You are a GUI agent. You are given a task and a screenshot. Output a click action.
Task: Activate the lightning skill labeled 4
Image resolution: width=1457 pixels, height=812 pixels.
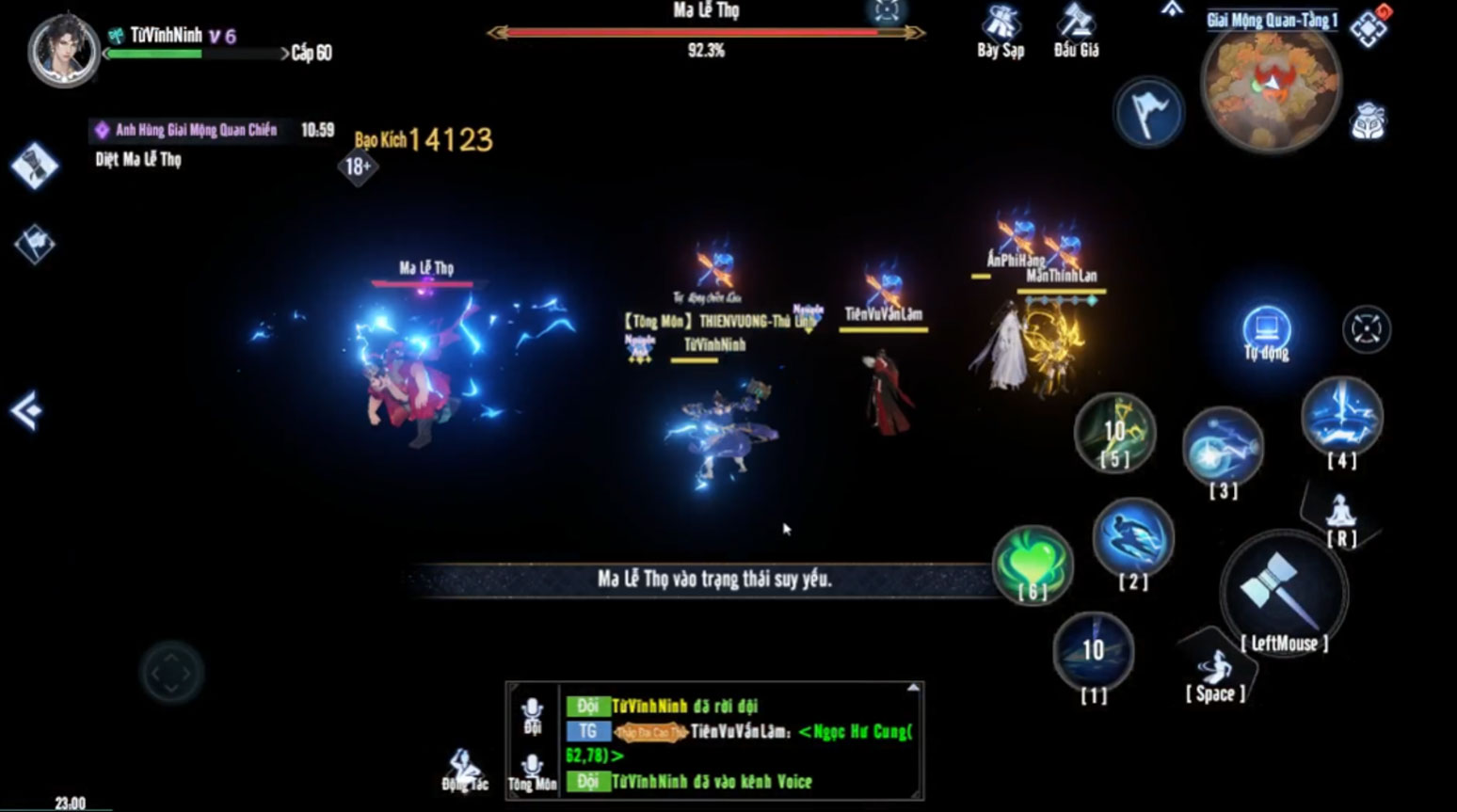point(1341,417)
